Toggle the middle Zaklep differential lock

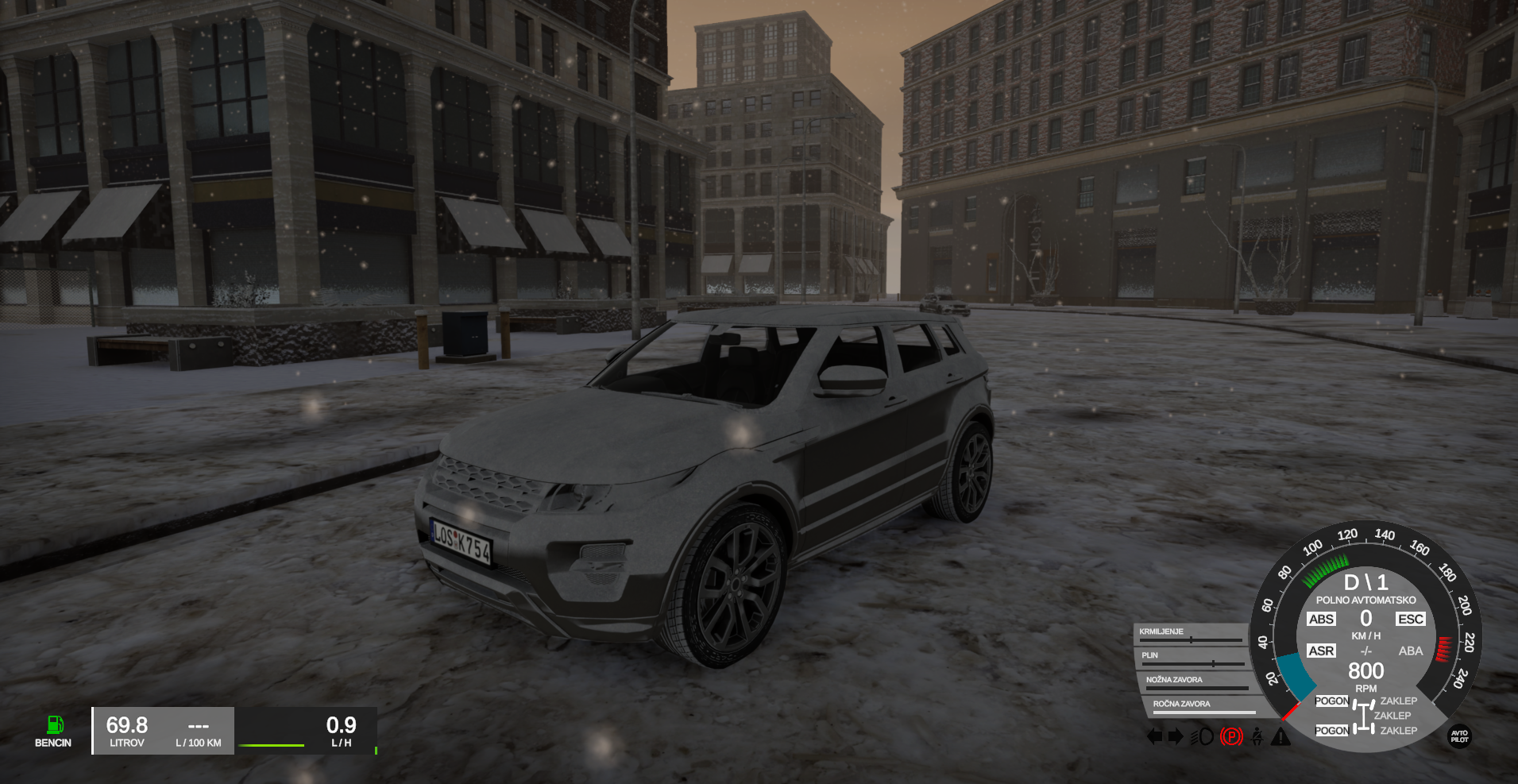pos(1392,716)
